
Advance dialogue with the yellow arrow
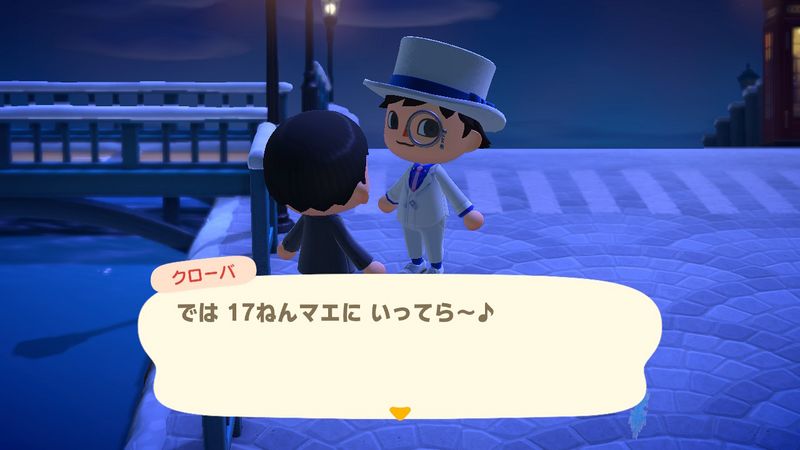(399, 411)
